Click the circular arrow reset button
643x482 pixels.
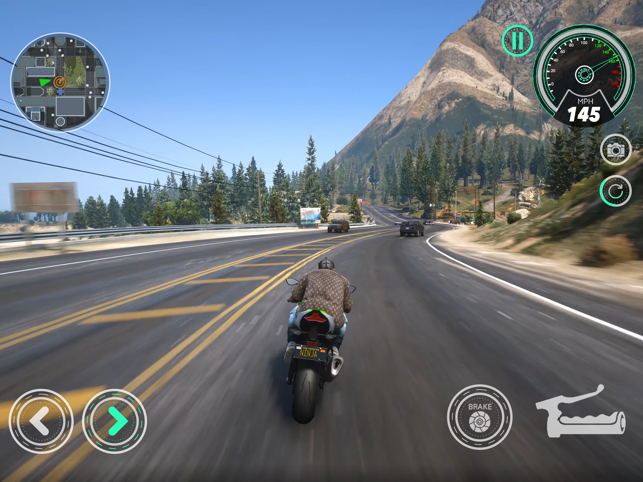(x=616, y=190)
